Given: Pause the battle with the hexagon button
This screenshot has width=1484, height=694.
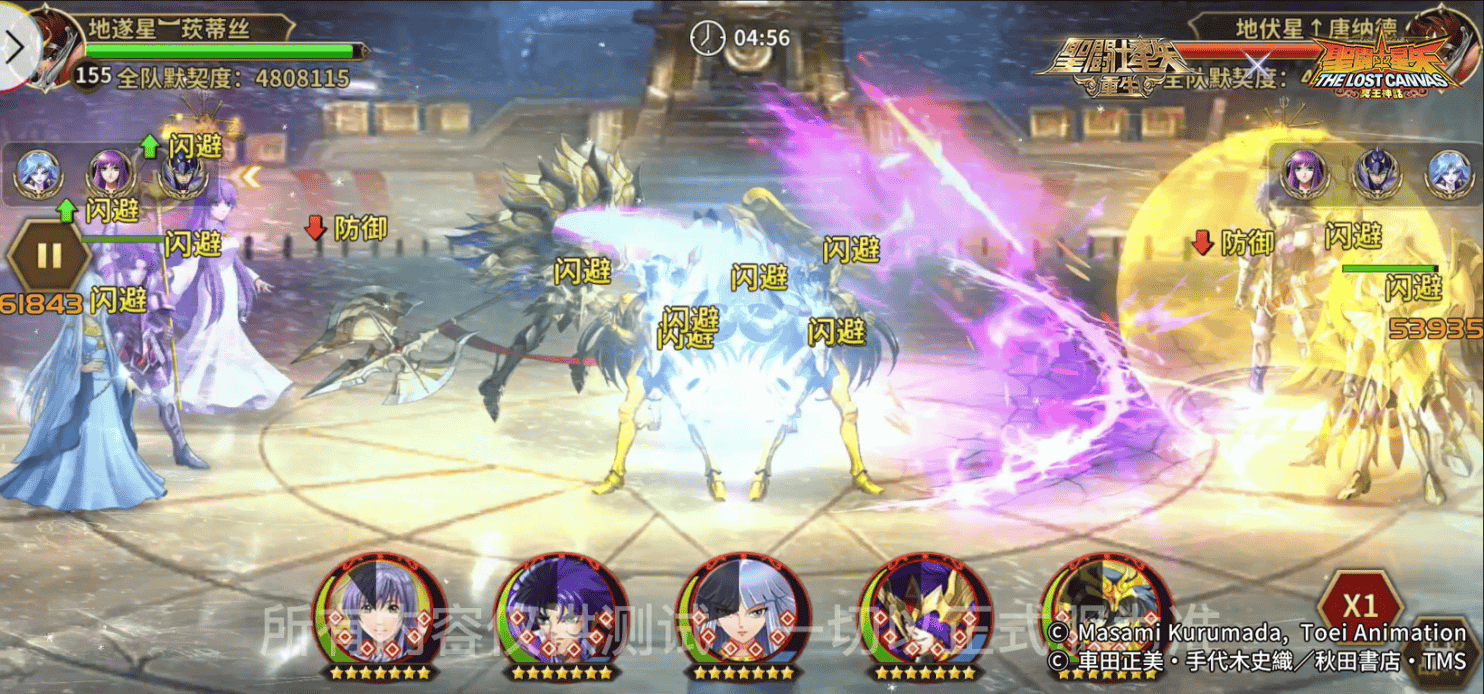Looking at the screenshot, I should (x=48, y=255).
